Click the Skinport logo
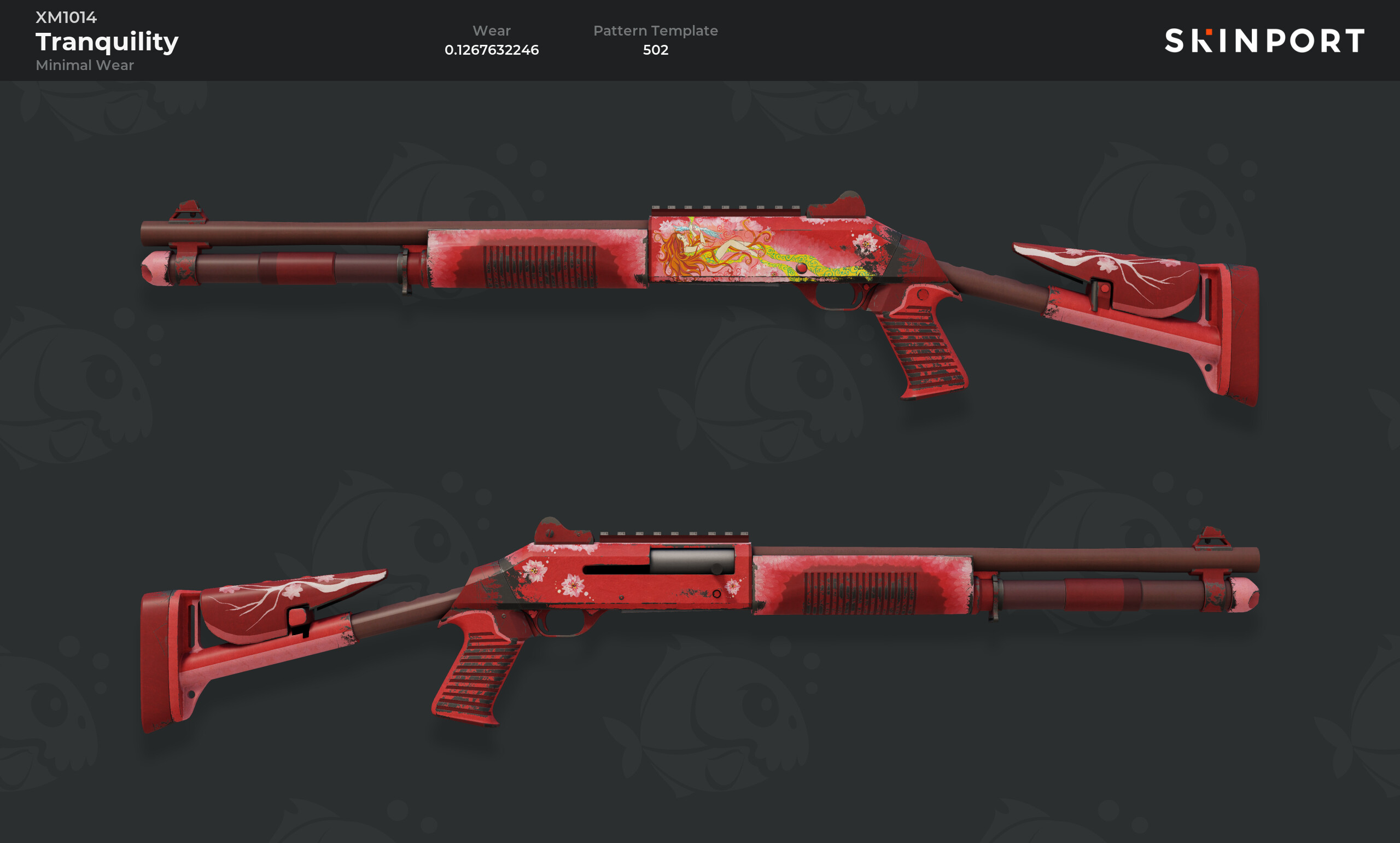This screenshot has height=843, width=1400. tap(1264, 41)
